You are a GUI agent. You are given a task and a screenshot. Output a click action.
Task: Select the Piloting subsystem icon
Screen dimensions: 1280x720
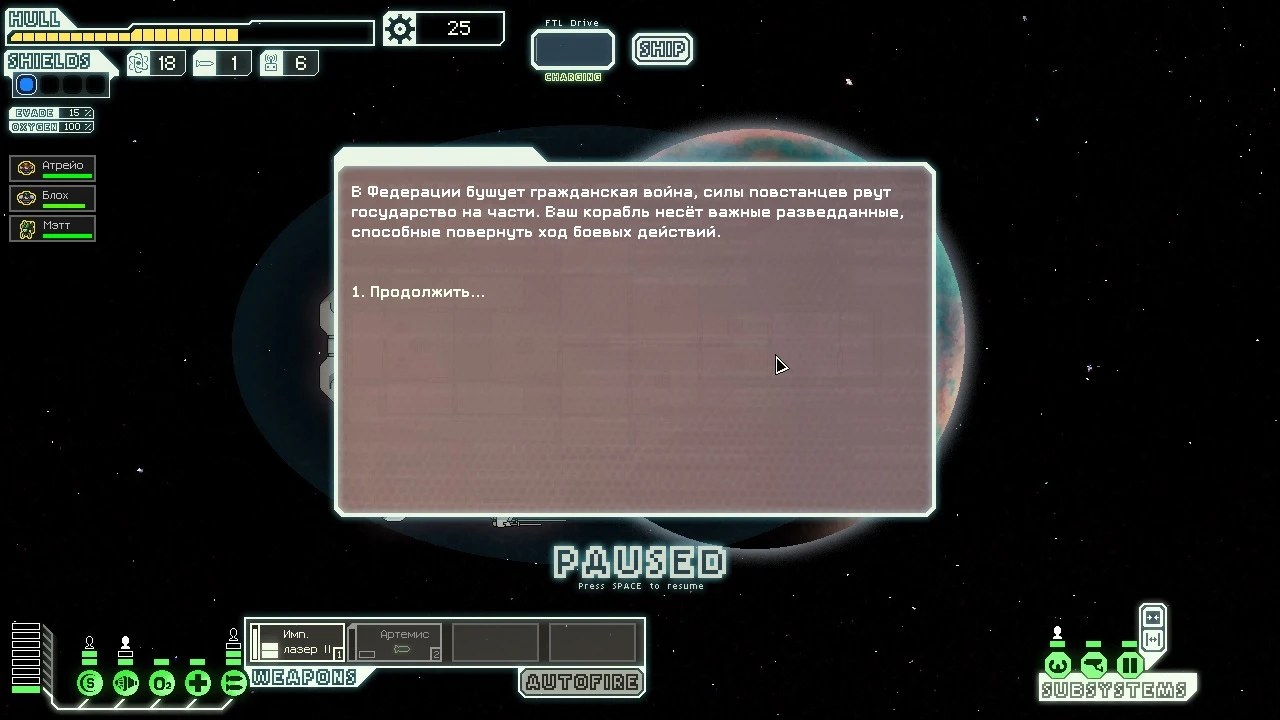click(1057, 664)
